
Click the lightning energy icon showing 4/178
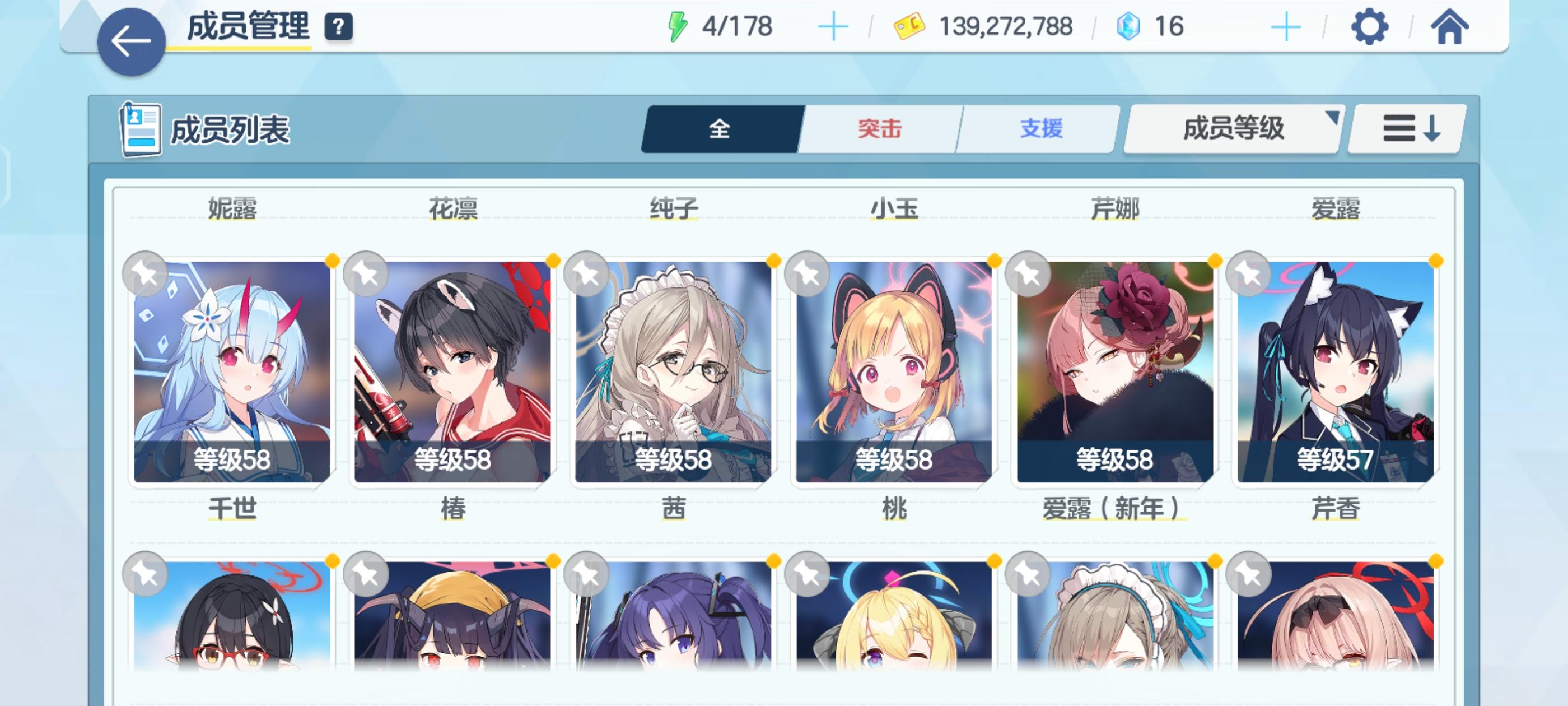coord(678,26)
